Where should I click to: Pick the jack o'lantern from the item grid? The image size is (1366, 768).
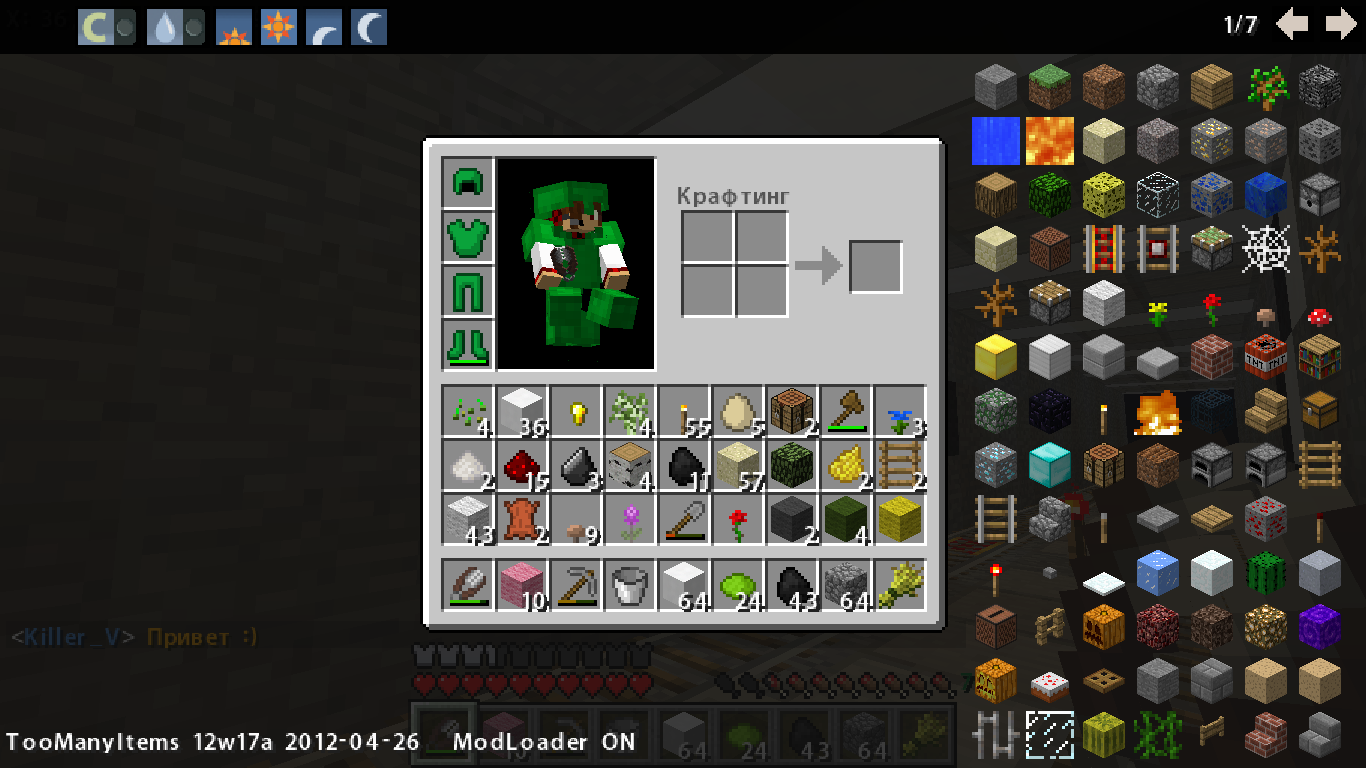pyautogui.click(x=994, y=681)
